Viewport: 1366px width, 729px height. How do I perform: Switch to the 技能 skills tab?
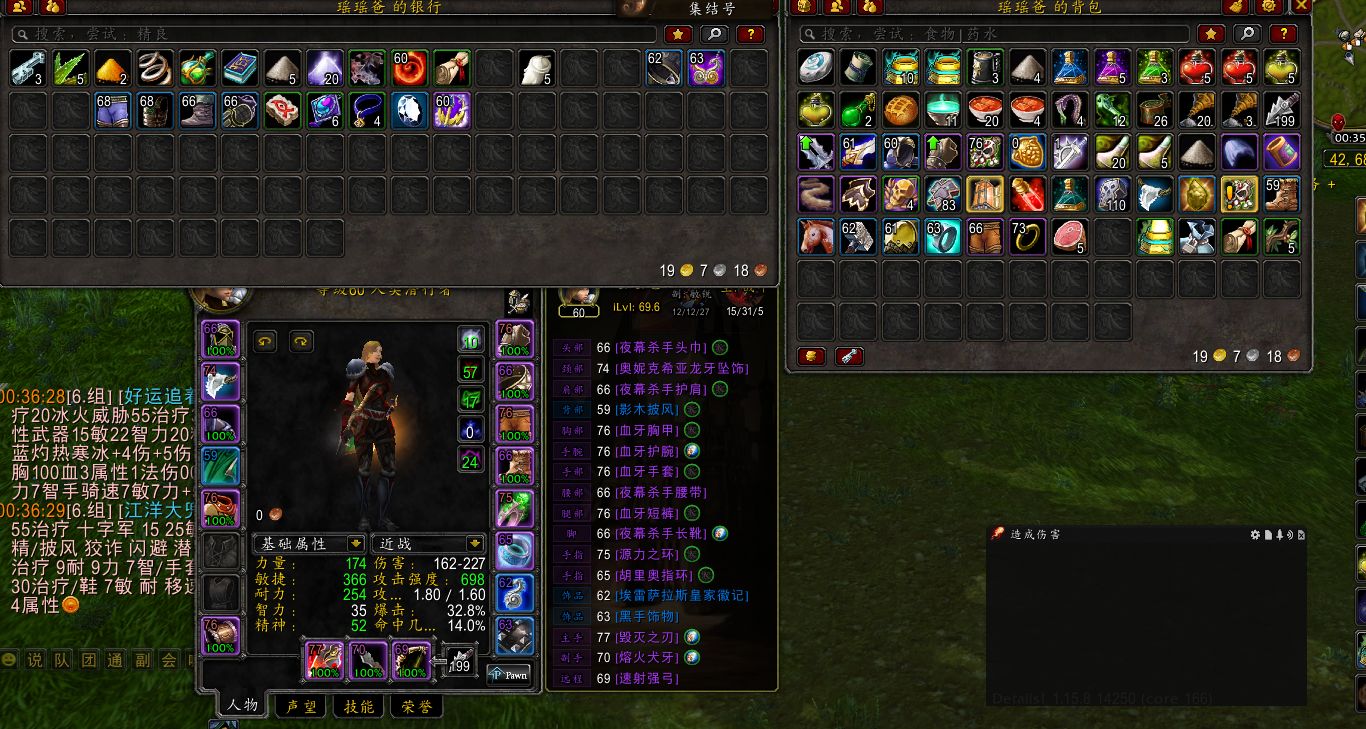(358, 706)
